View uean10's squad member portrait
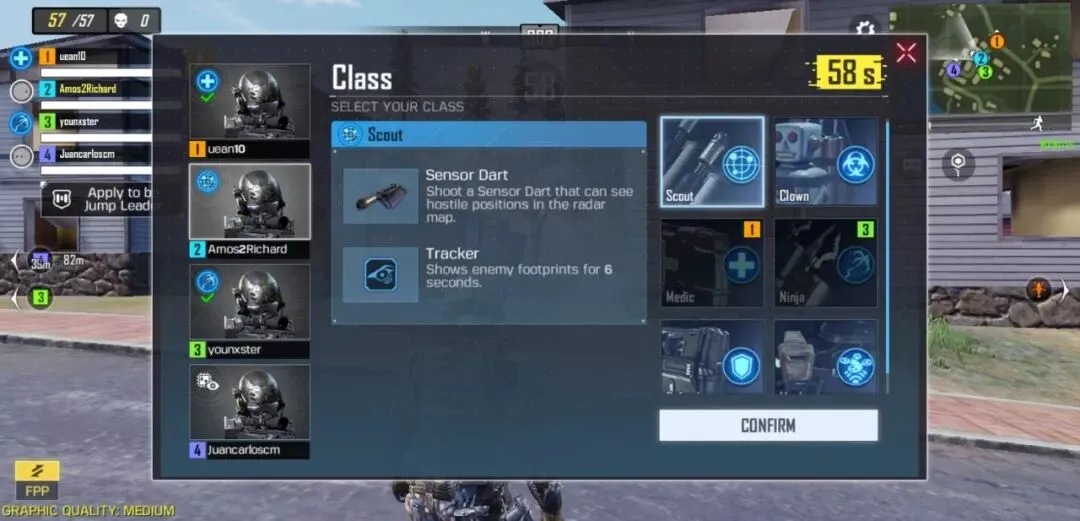This screenshot has width=1080, height=521. tap(250, 104)
